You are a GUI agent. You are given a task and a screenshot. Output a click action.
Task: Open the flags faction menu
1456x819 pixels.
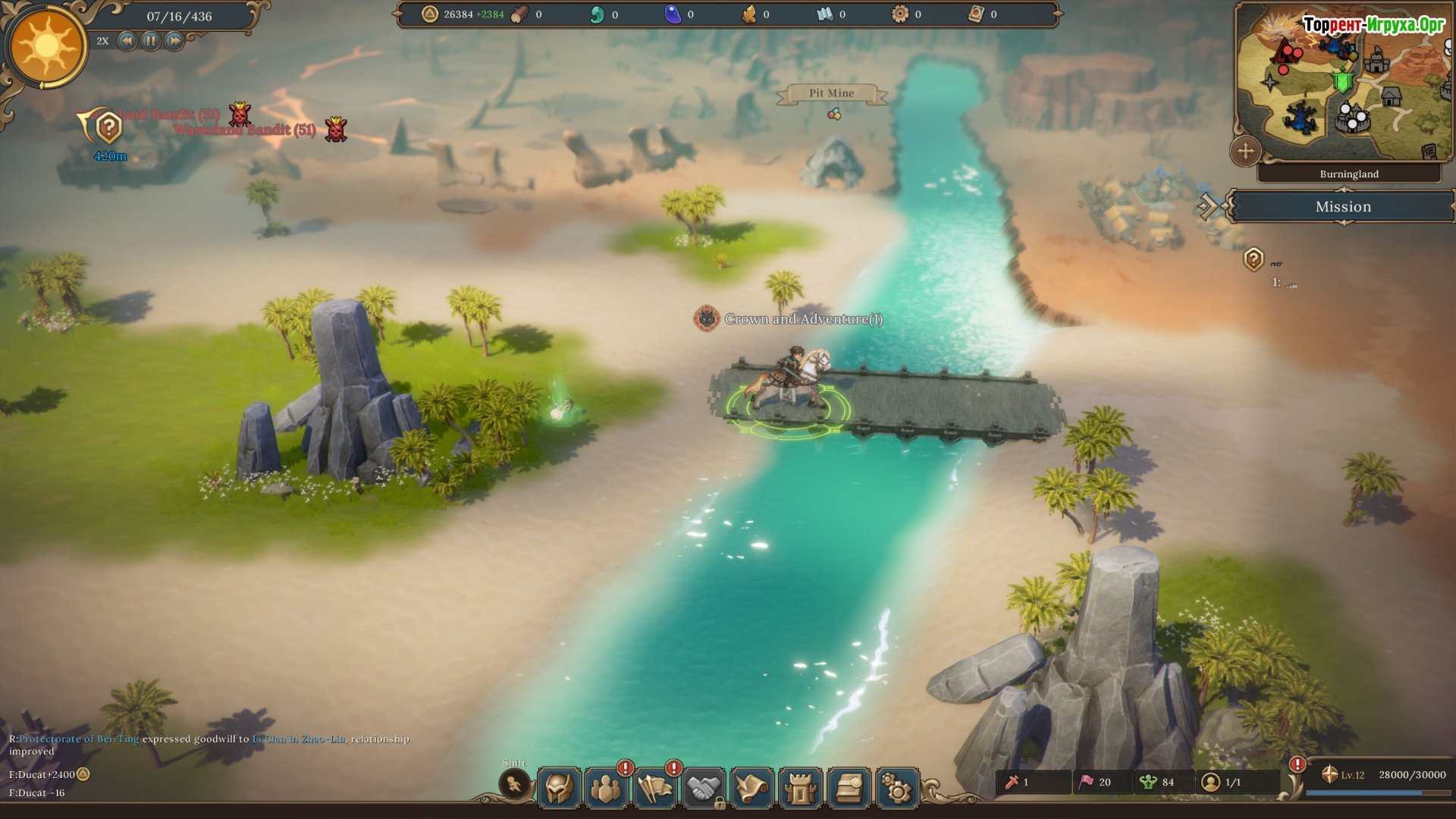pos(655,788)
